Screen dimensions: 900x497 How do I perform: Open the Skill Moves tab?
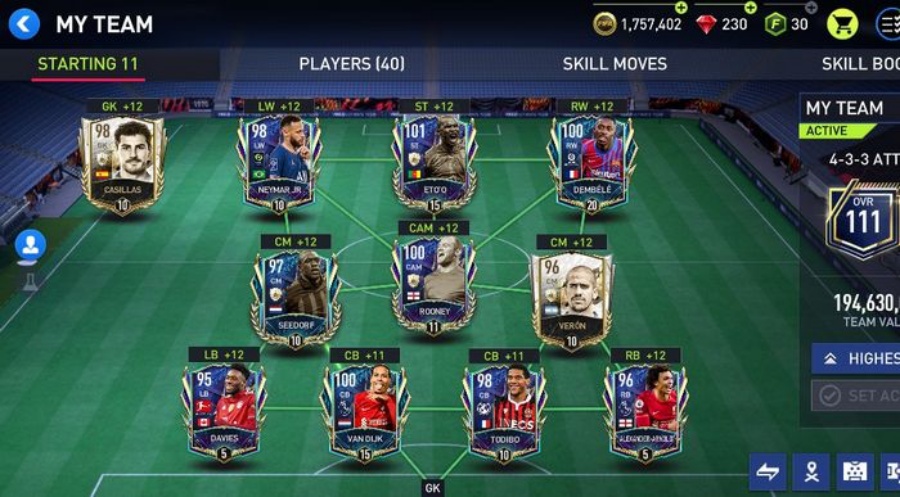[614, 64]
